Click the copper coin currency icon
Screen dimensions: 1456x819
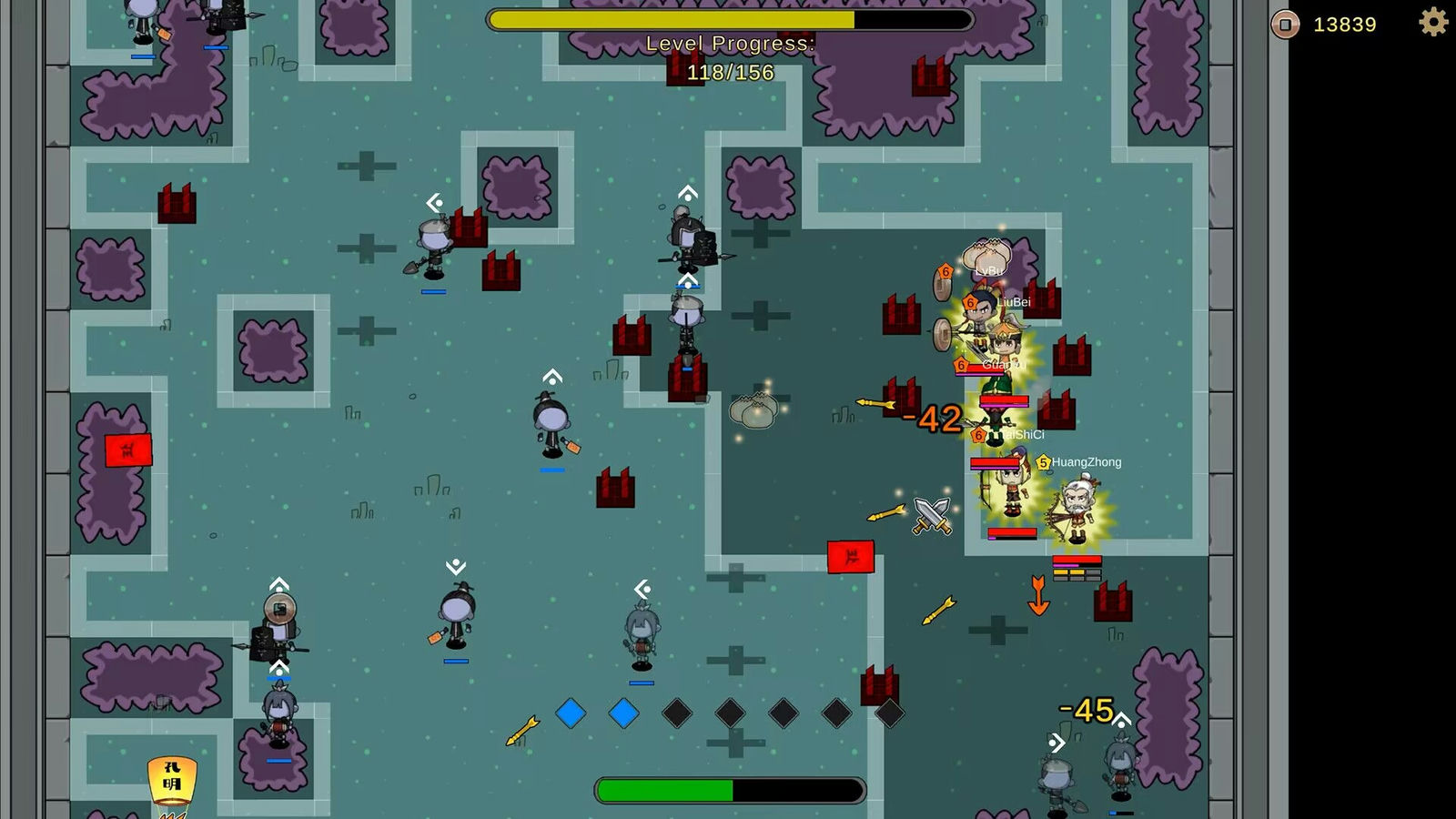click(1284, 25)
